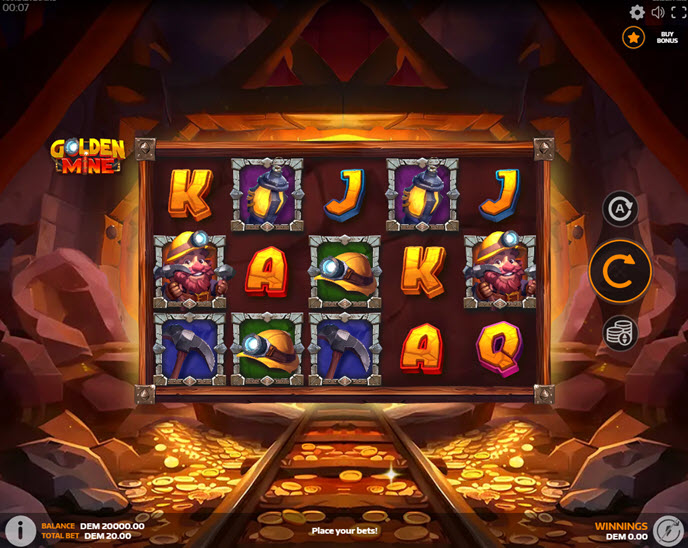Click the orange star Buy Bonus button

(633, 38)
